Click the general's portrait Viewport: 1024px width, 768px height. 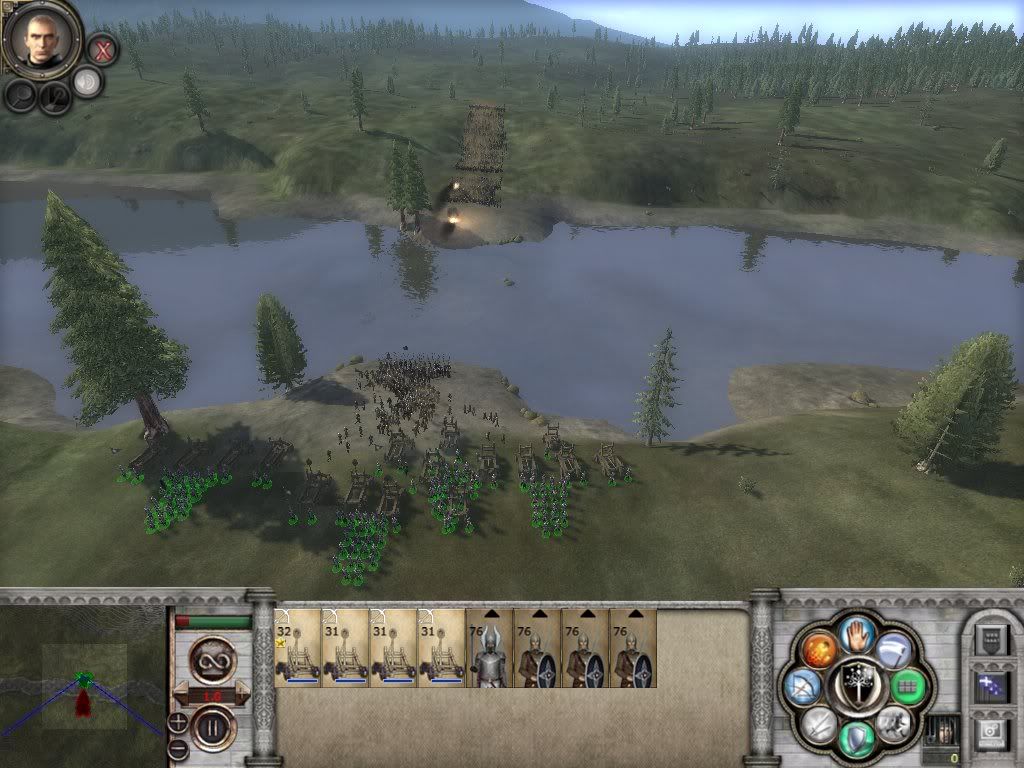[42, 38]
